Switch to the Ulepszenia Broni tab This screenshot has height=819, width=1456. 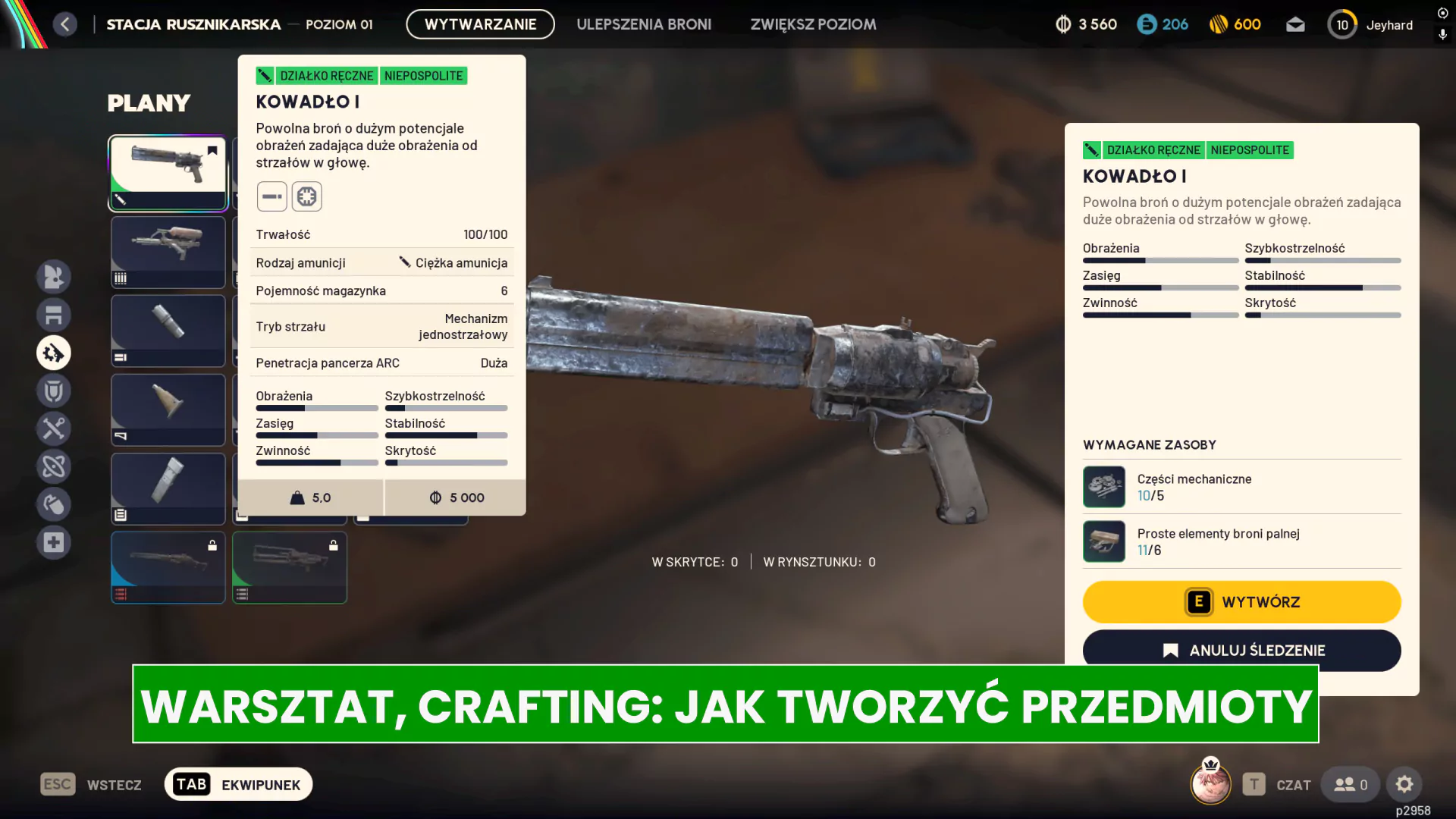(x=644, y=24)
